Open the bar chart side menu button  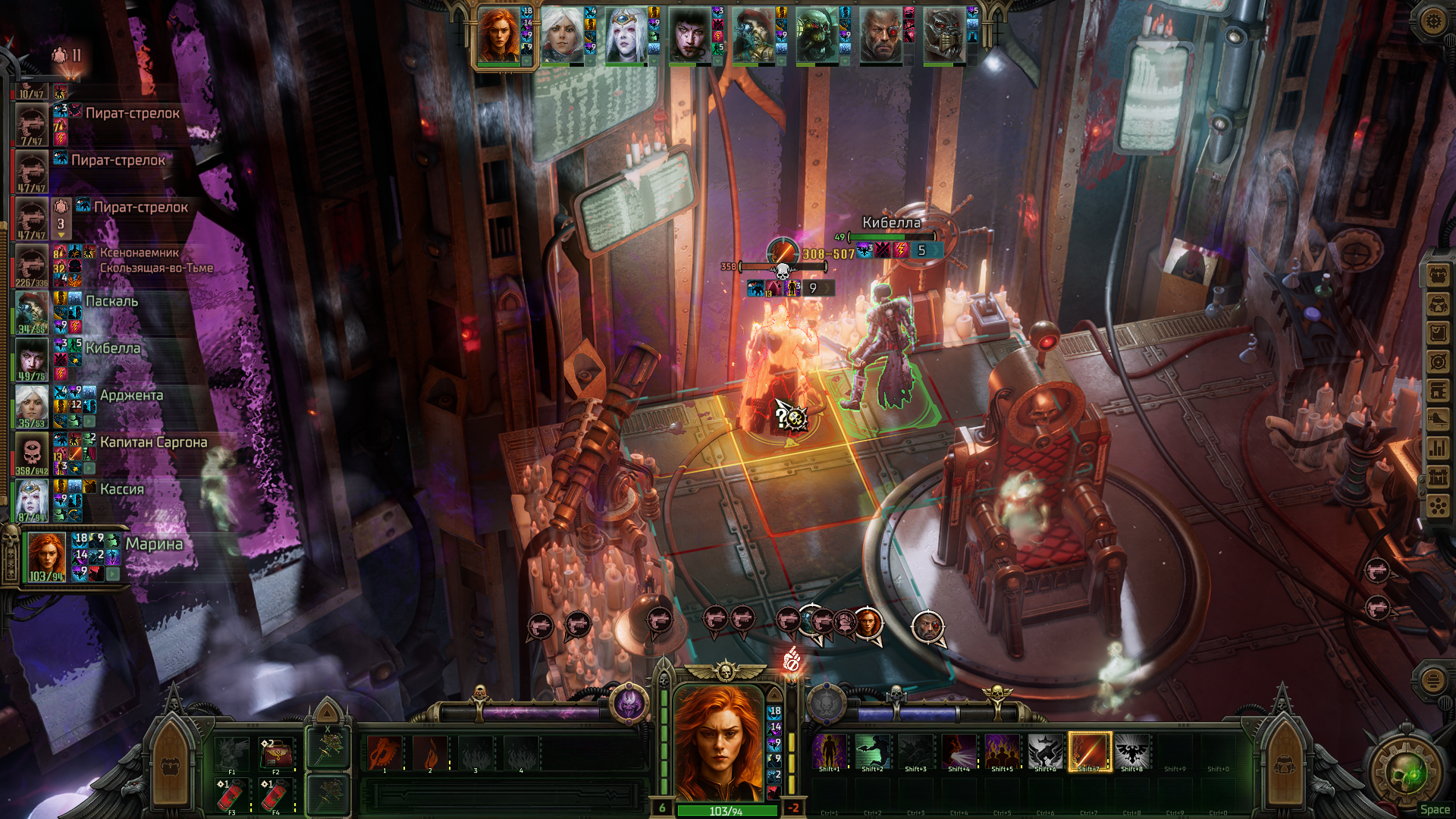1438,448
